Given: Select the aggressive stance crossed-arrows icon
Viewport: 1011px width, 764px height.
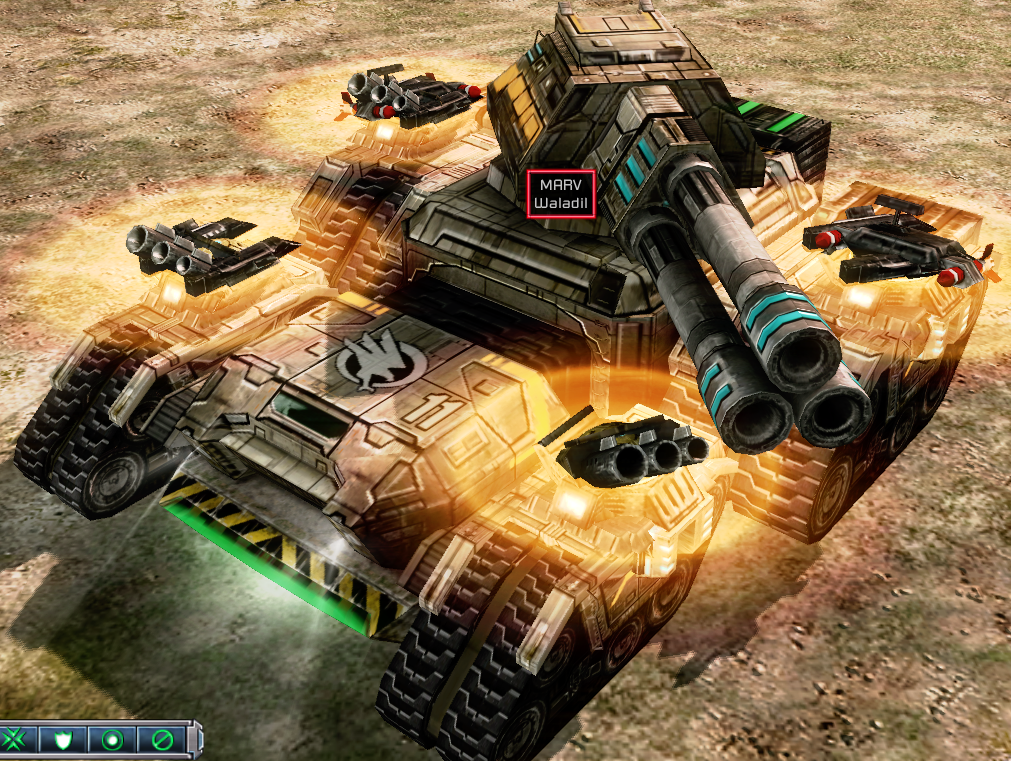Looking at the screenshot, I should coord(15,741).
